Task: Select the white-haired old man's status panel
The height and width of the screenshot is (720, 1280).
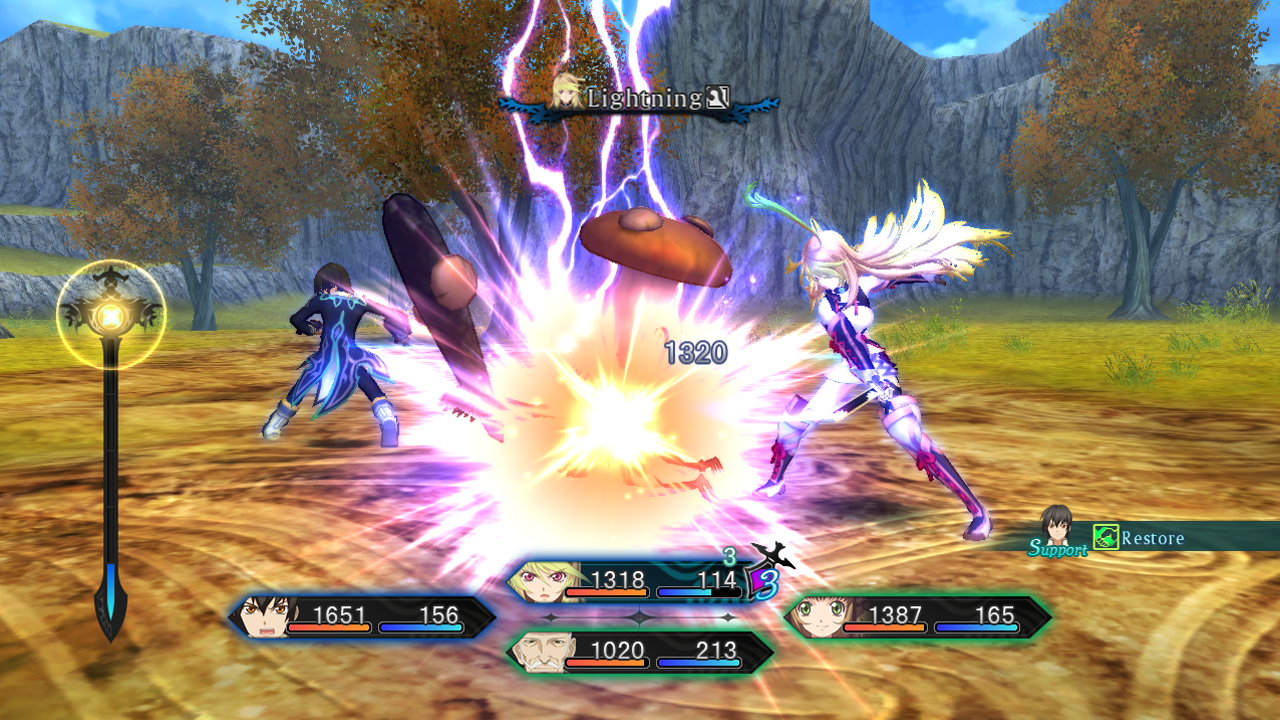Action: [640, 652]
